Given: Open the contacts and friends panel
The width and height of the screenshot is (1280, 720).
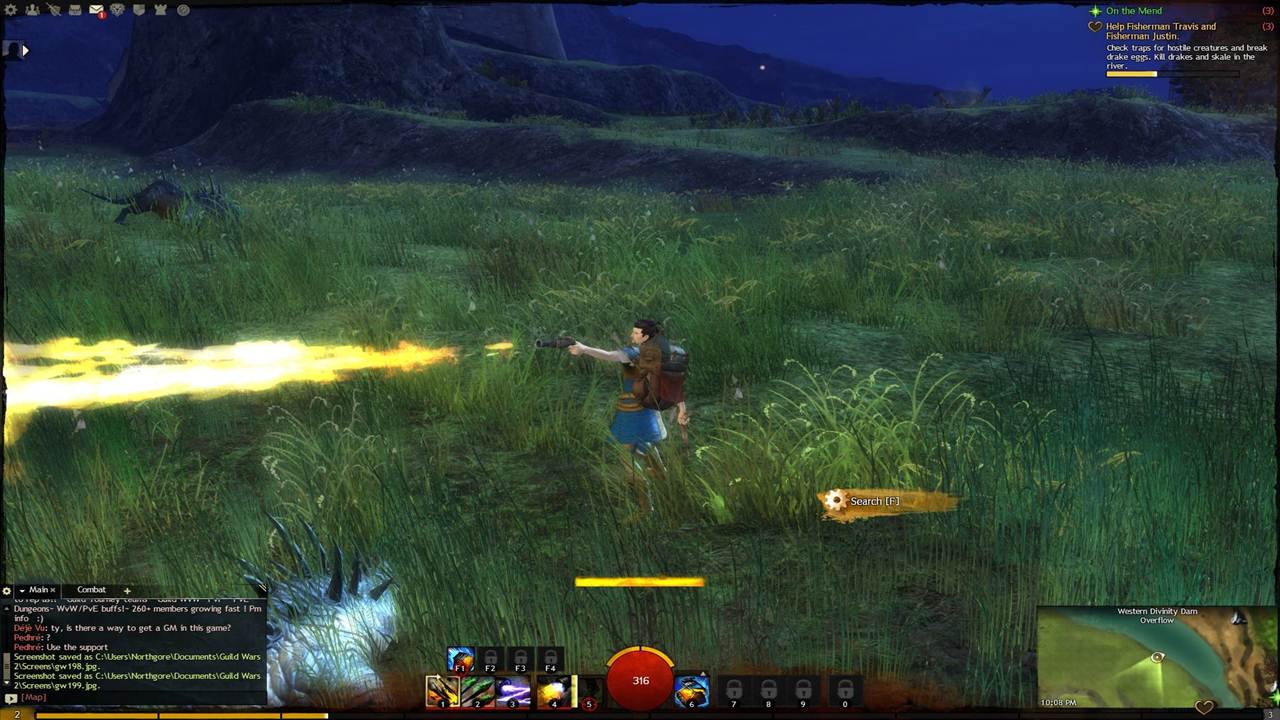Looking at the screenshot, I should point(32,10).
